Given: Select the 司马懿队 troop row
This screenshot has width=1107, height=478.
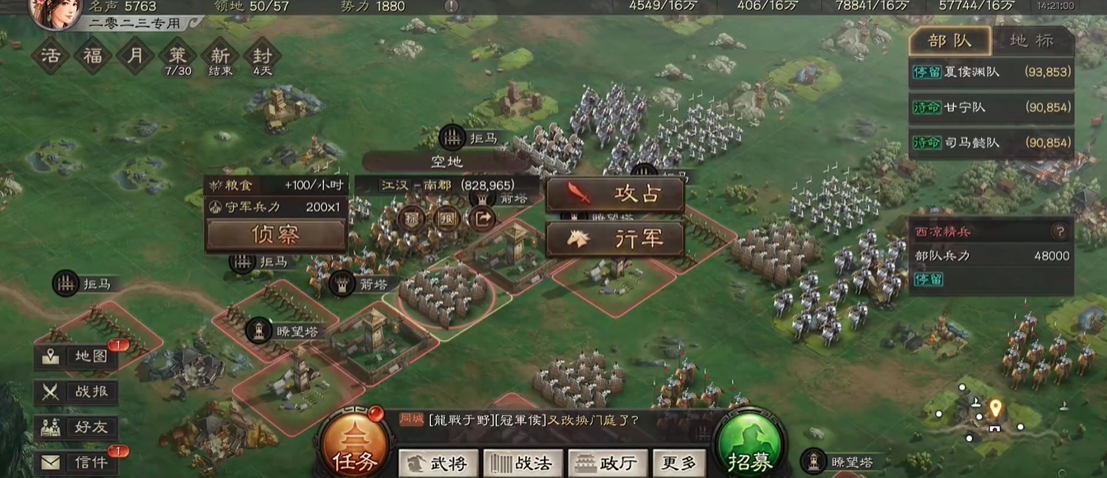Looking at the screenshot, I should tap(990, 142).
